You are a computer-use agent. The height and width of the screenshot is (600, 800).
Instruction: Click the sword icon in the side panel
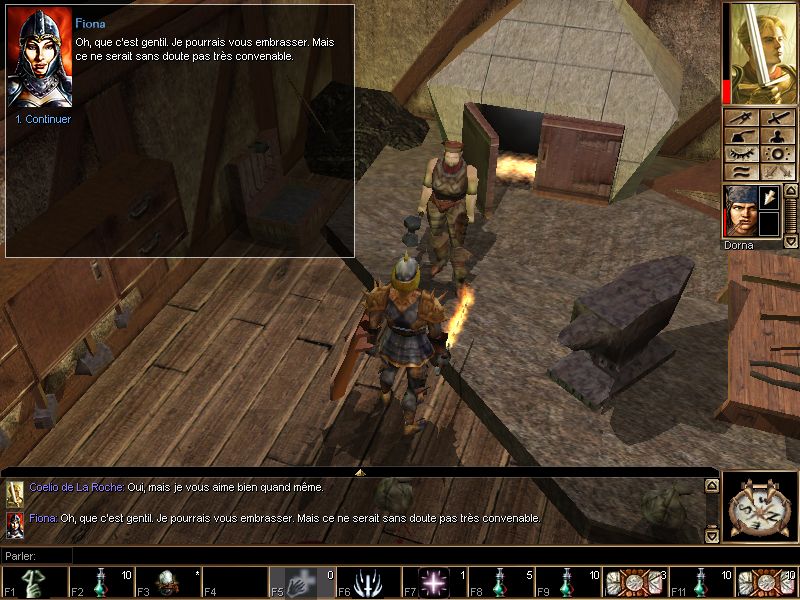(x=777, y=118)
